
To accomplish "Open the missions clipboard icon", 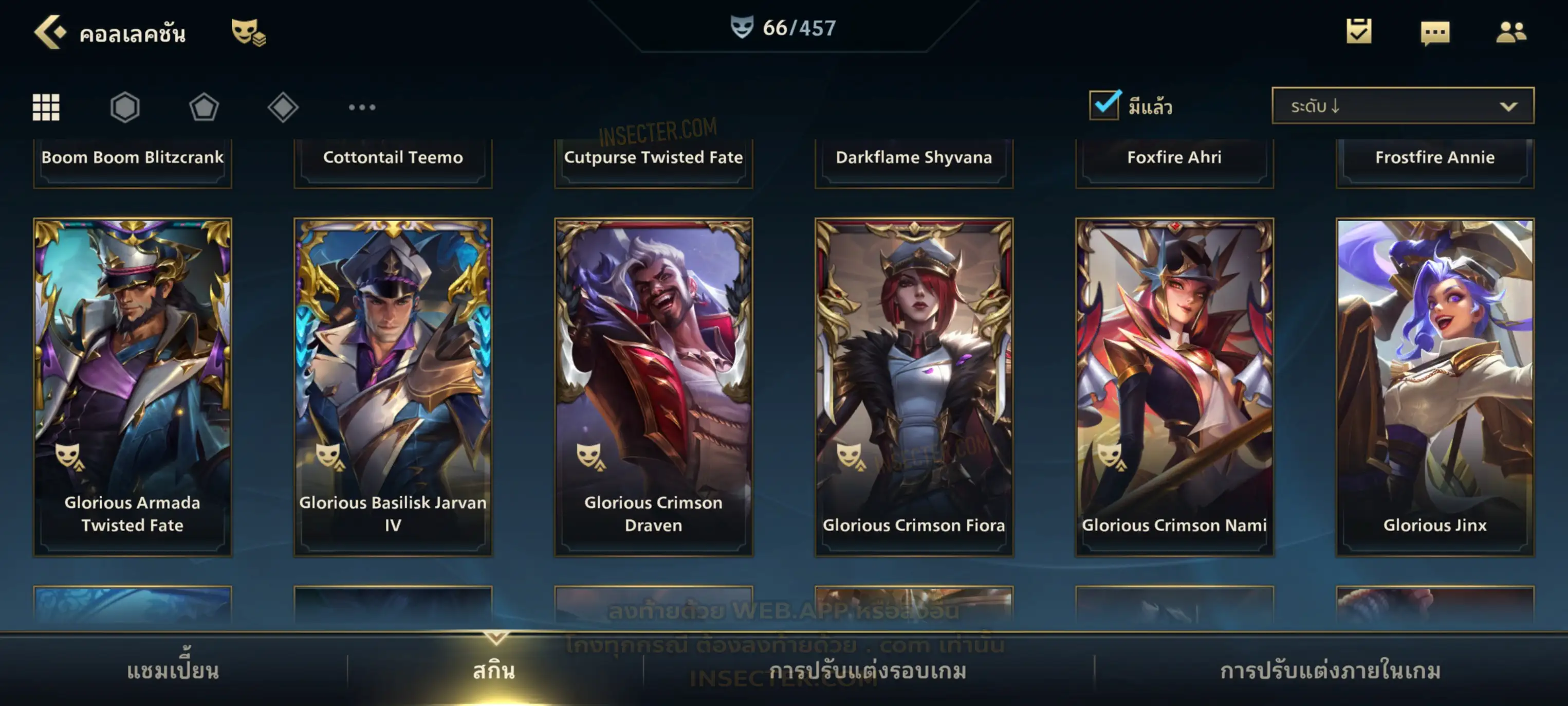I will 1359,32.
